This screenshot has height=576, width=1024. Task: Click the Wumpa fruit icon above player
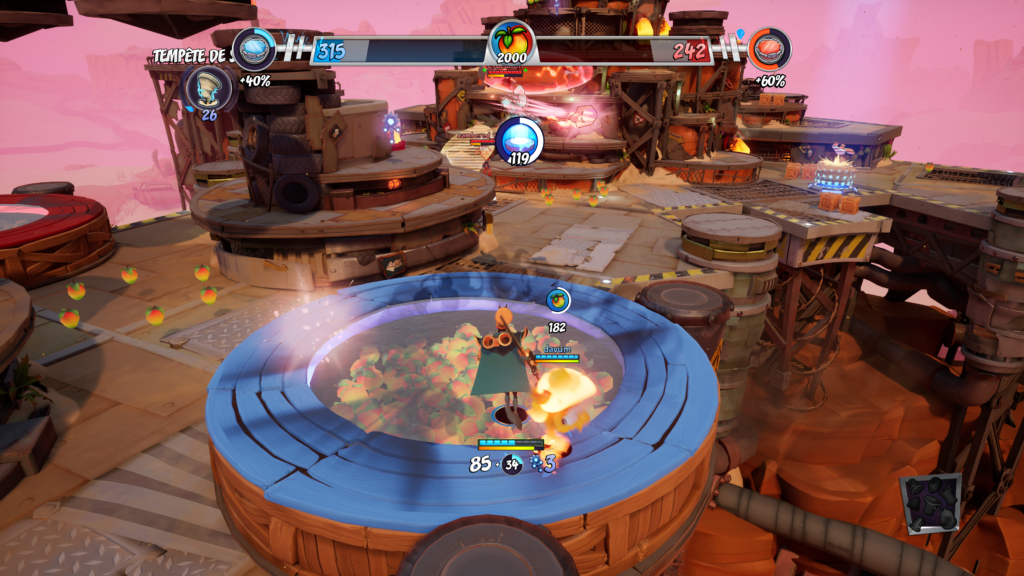coord(558,298)
